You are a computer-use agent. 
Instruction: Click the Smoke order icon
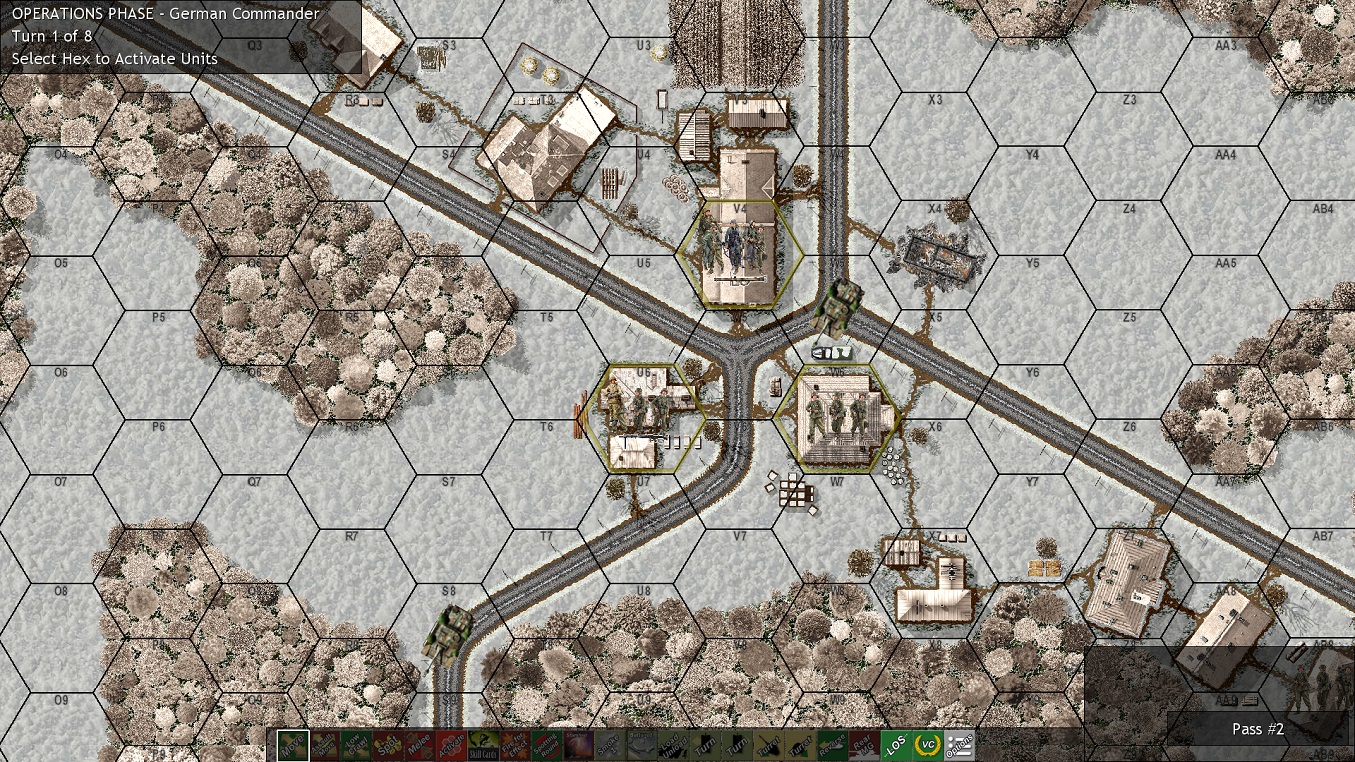click(608, 744)
